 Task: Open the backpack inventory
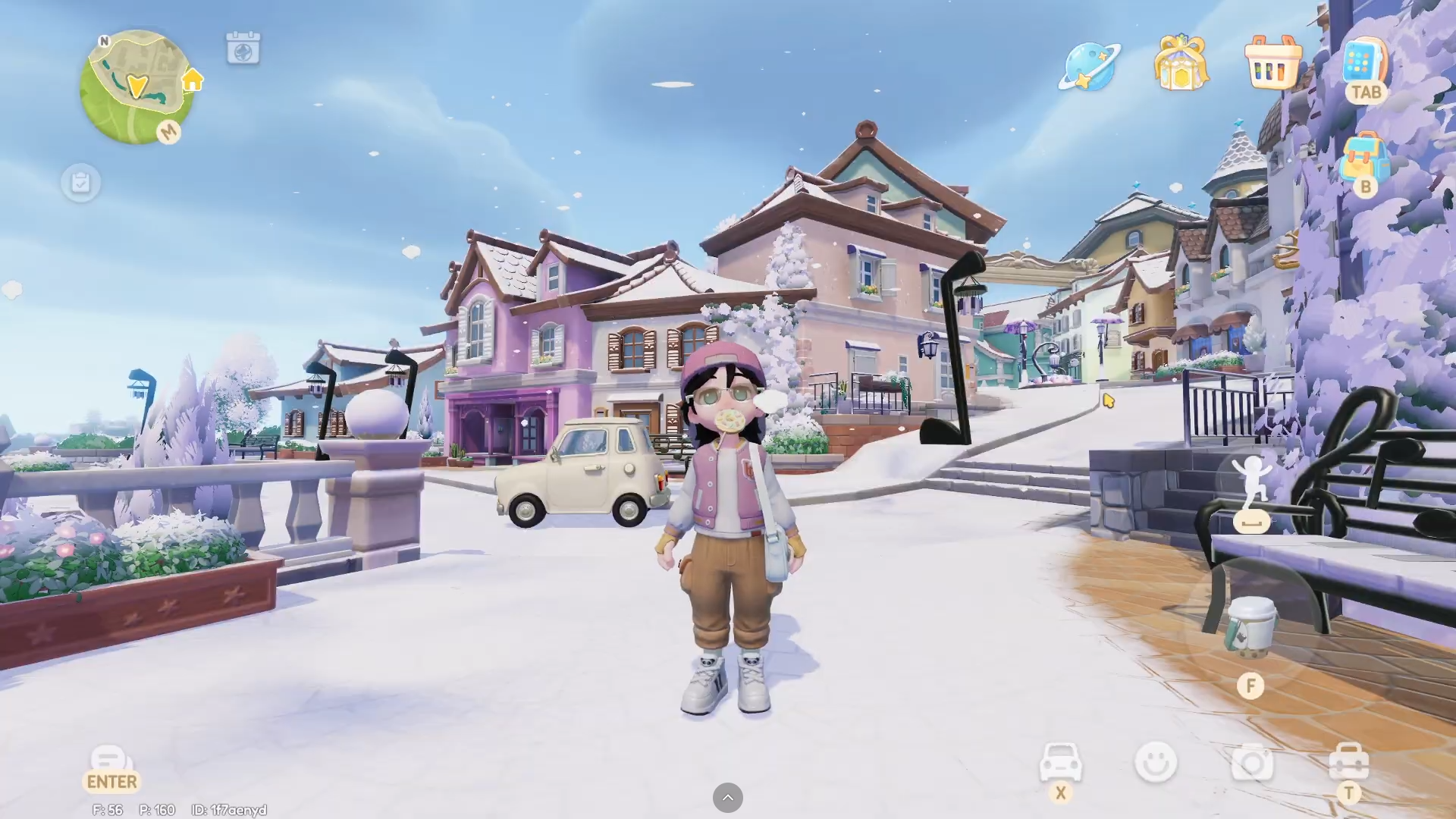[x=1364, y=158]
